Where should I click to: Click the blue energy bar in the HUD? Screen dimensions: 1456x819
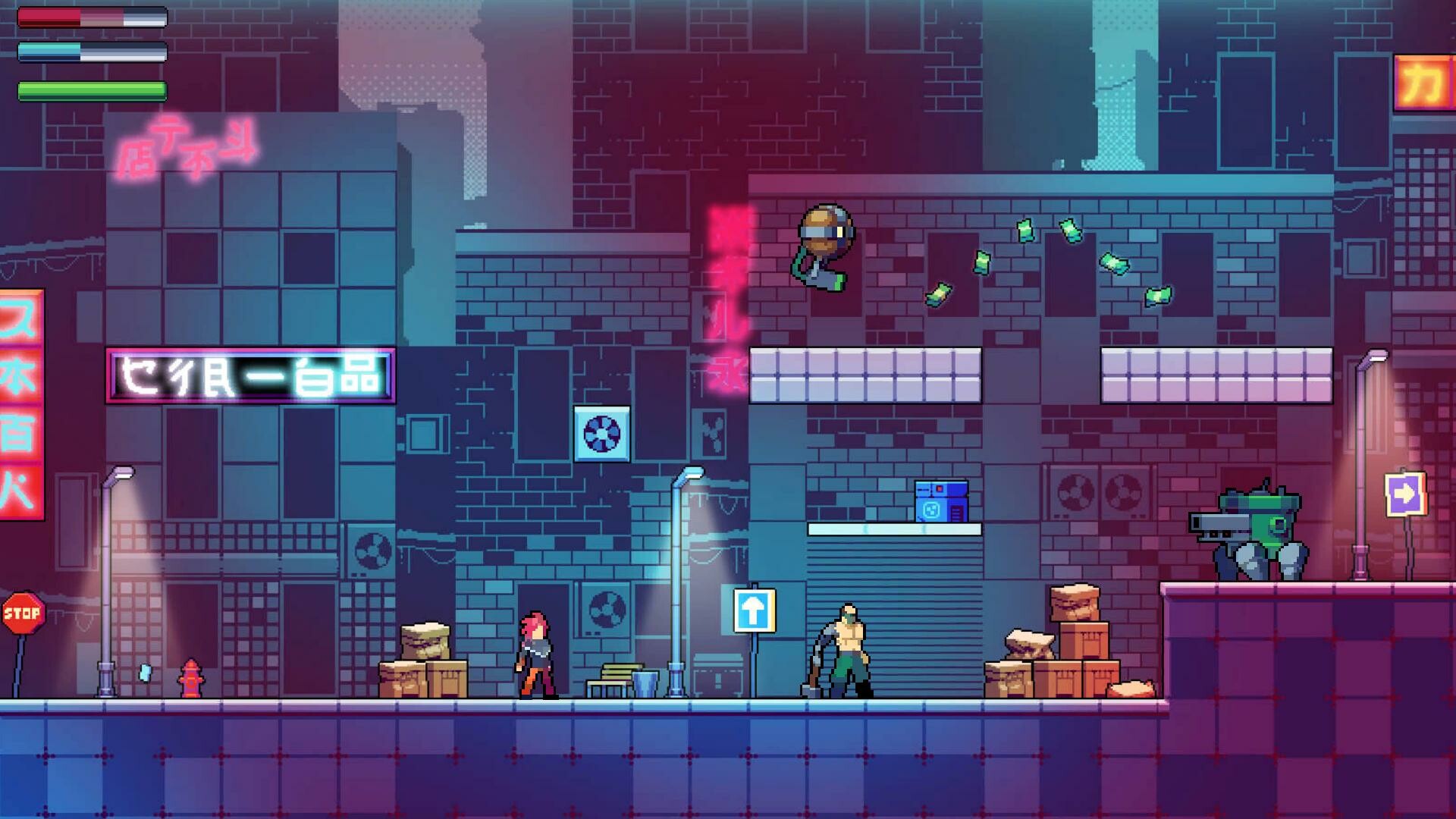[91, 50]
